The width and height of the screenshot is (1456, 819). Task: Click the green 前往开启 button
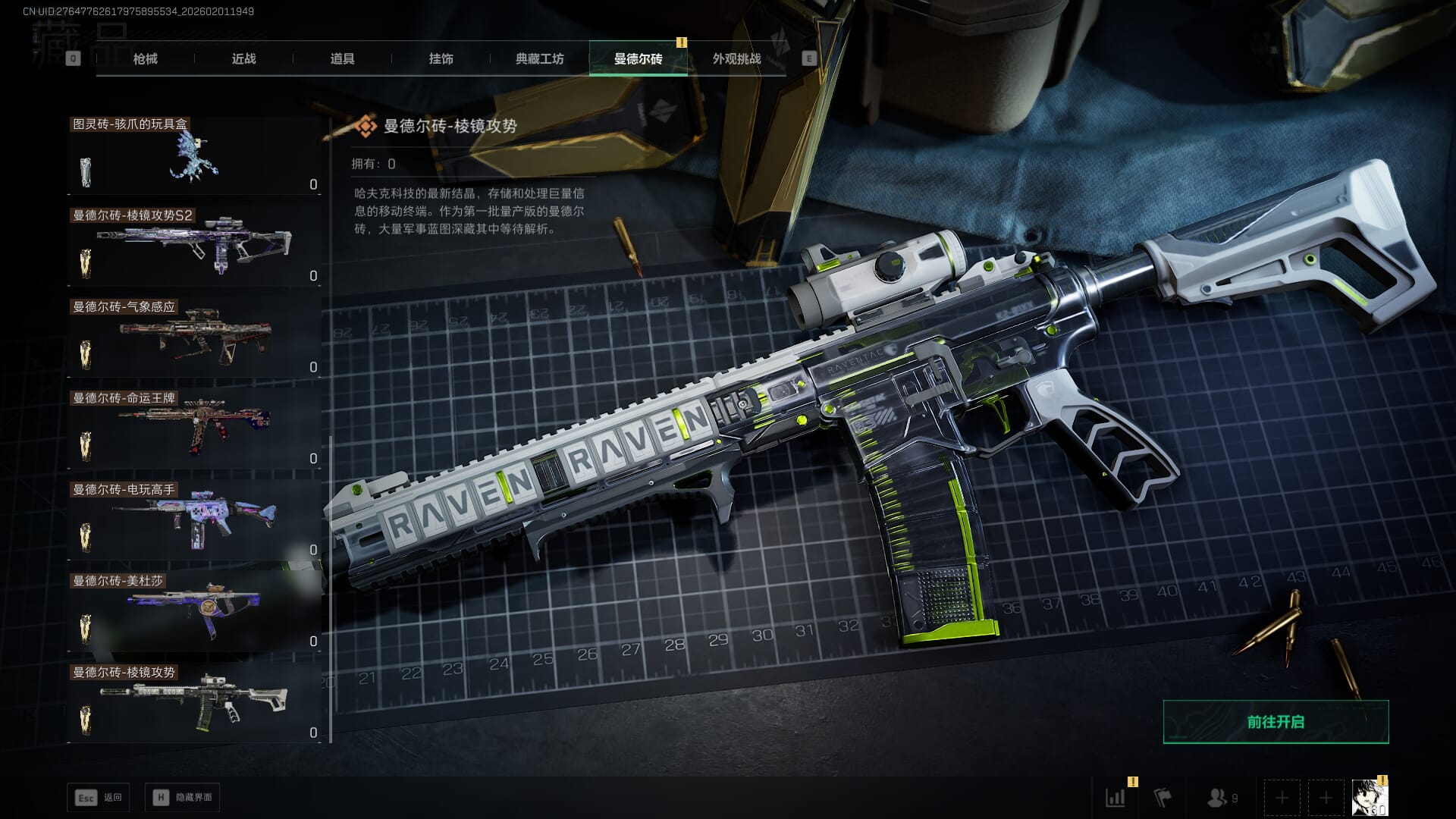coord(1276,722)
